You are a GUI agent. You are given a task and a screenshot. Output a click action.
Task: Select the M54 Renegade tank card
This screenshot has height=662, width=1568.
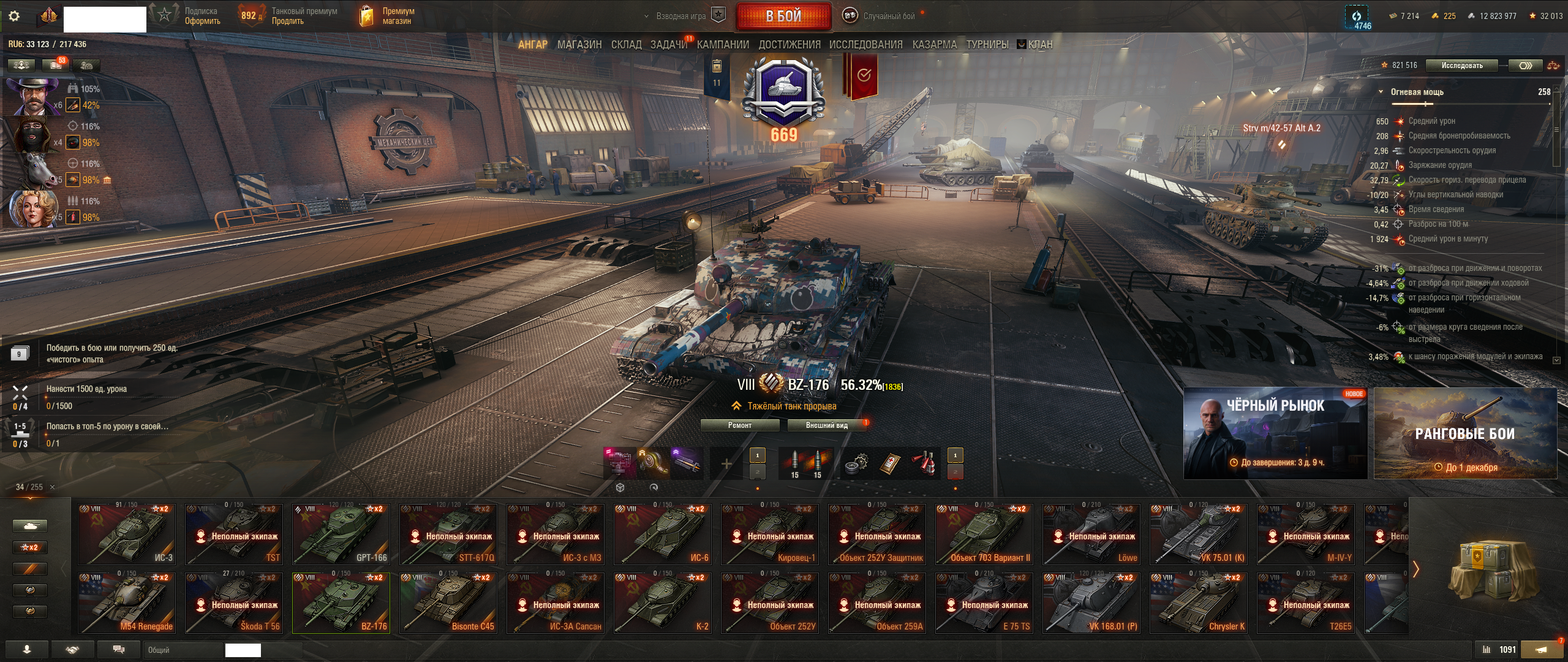tap(127, 603)
